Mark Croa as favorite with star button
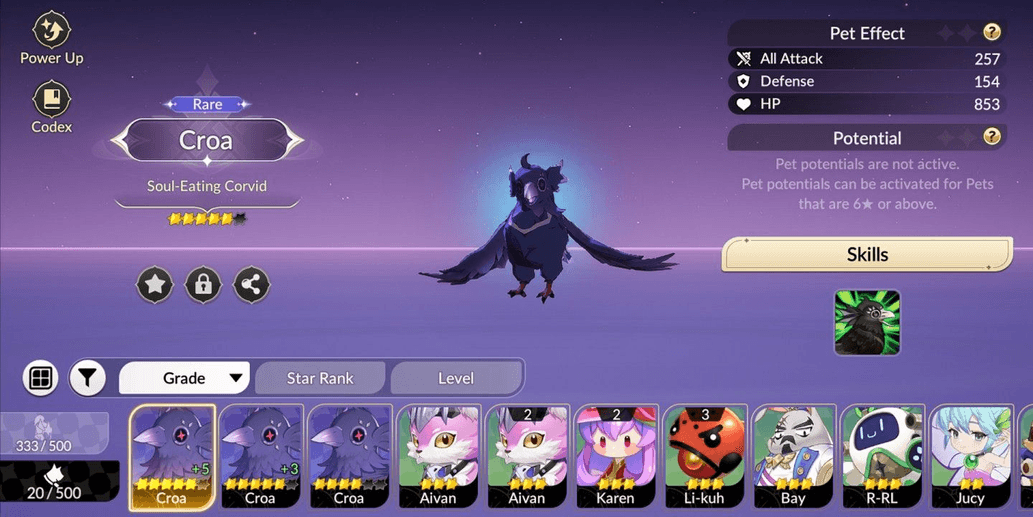Image resolution: width=1033 pixels, height=517 pixels. coord(155,285)
